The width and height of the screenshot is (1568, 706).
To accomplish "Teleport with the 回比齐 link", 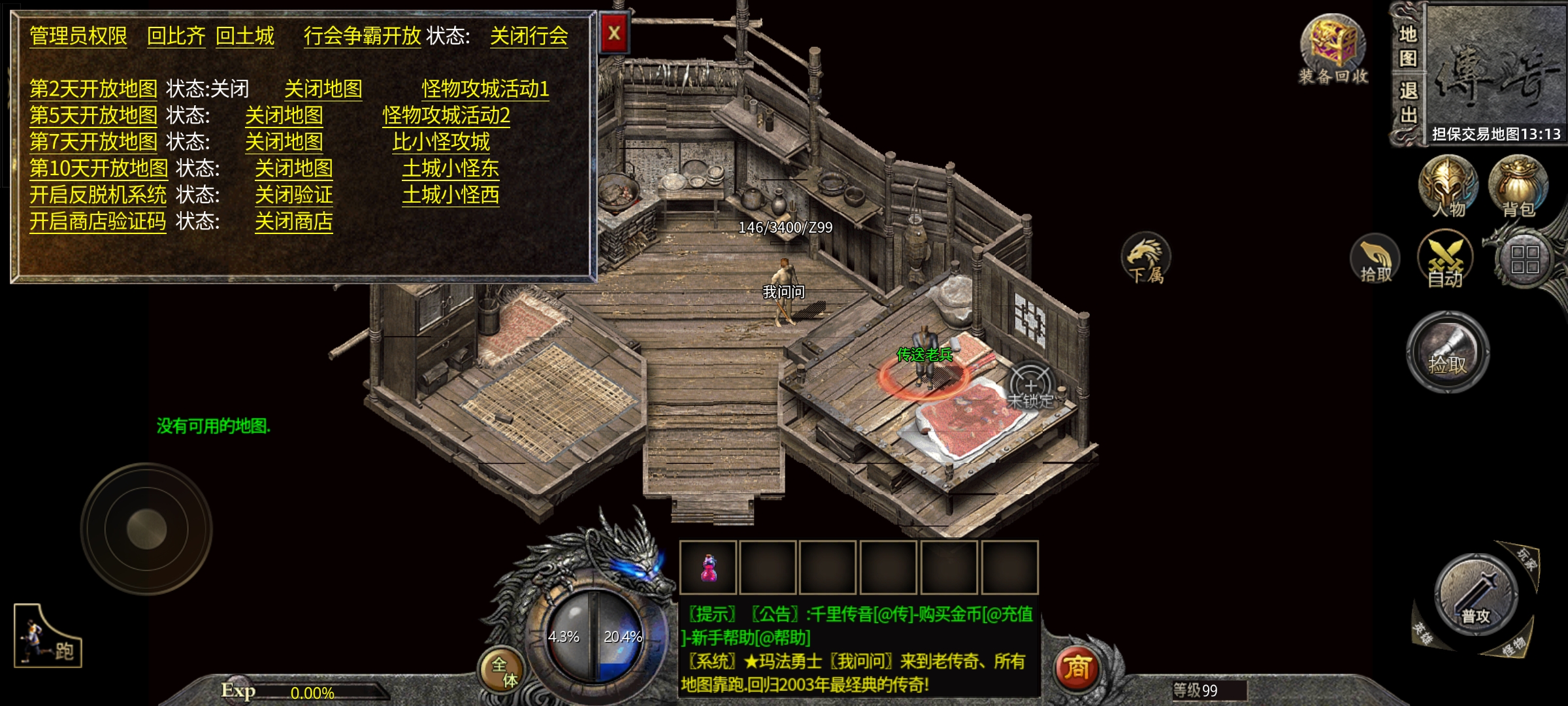I will point(176,36).
